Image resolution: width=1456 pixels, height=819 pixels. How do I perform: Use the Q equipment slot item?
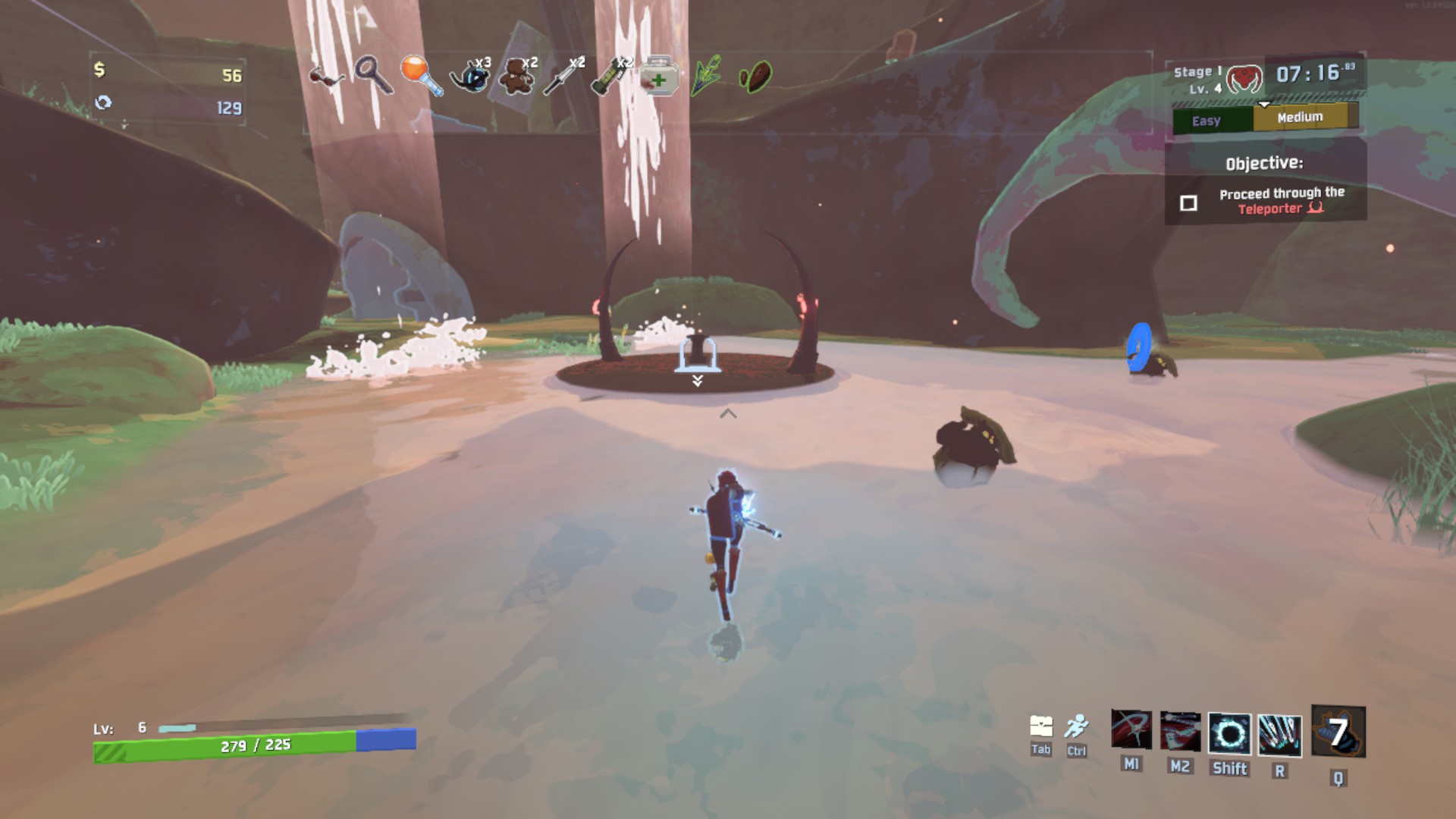1338,732
